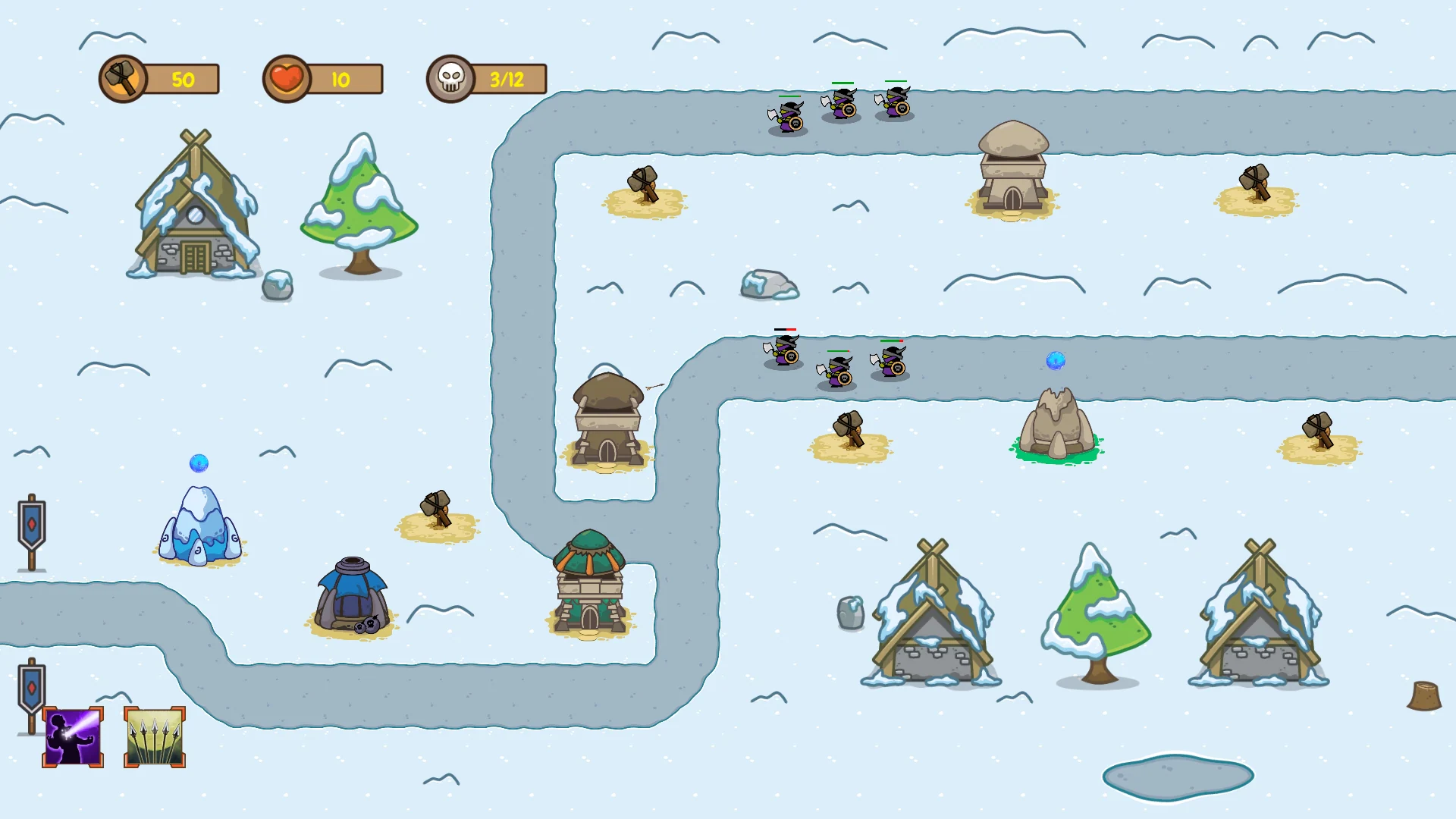1456x819 pixels.
Task: Open the skull wave counter showing 3/12
Action: pos(485,79)
